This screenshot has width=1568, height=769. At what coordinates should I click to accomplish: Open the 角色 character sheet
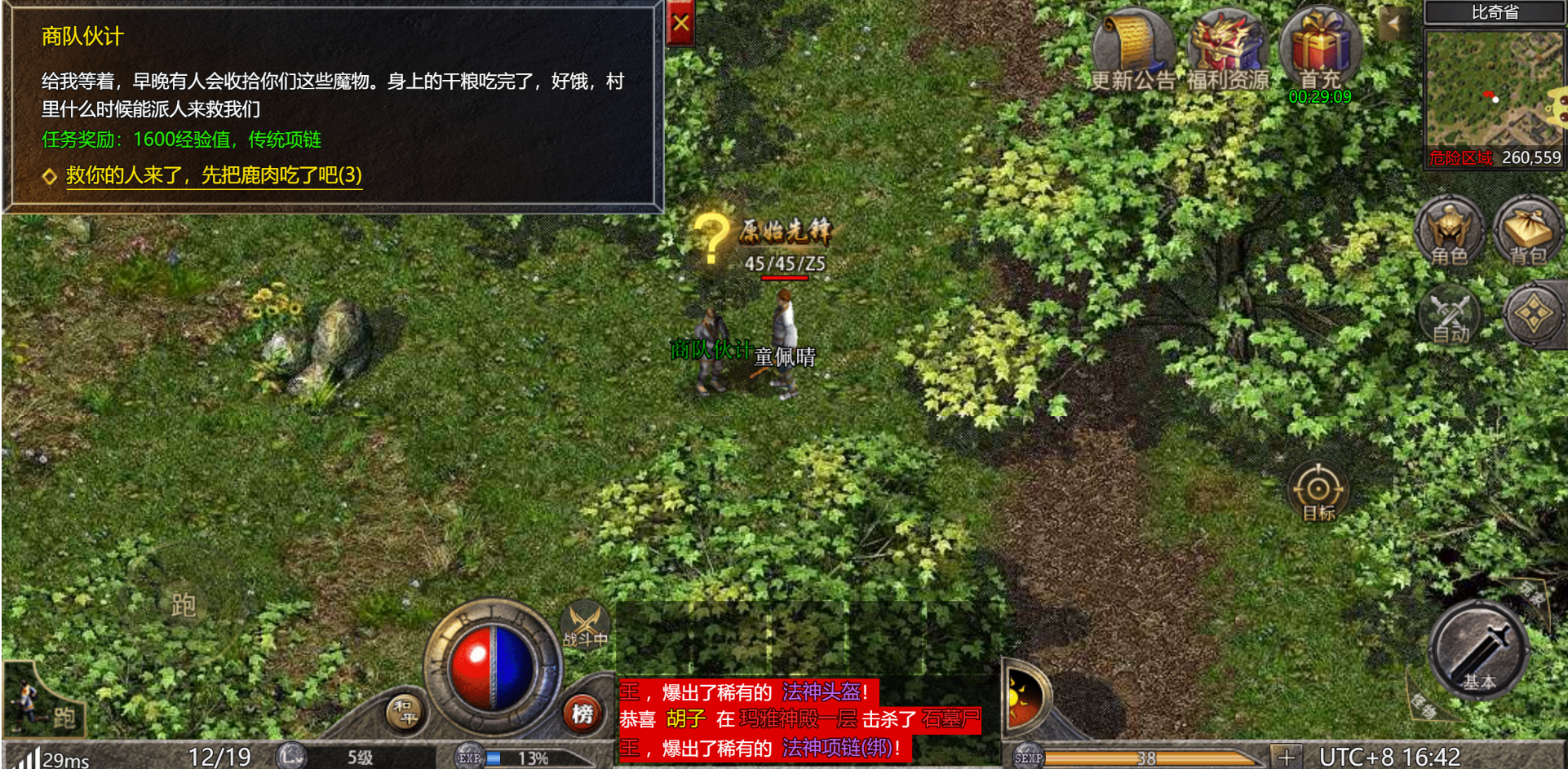coord(1449,232)
